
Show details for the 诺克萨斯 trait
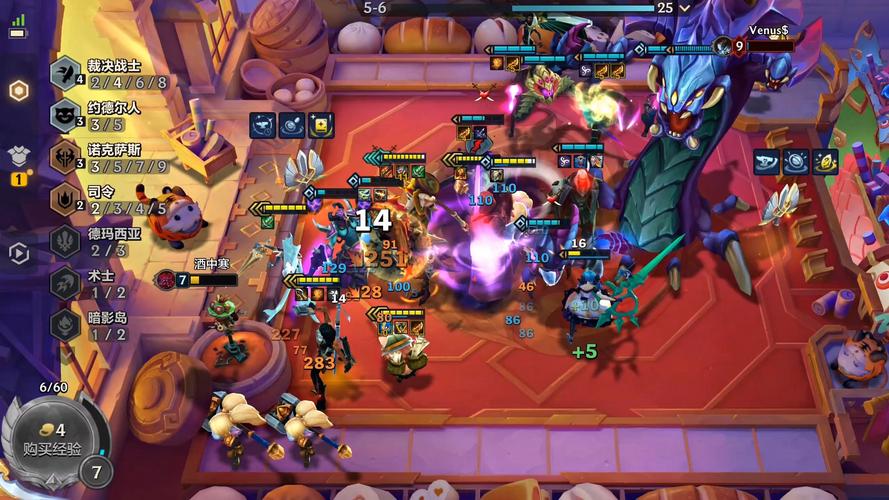click(110, 157)
